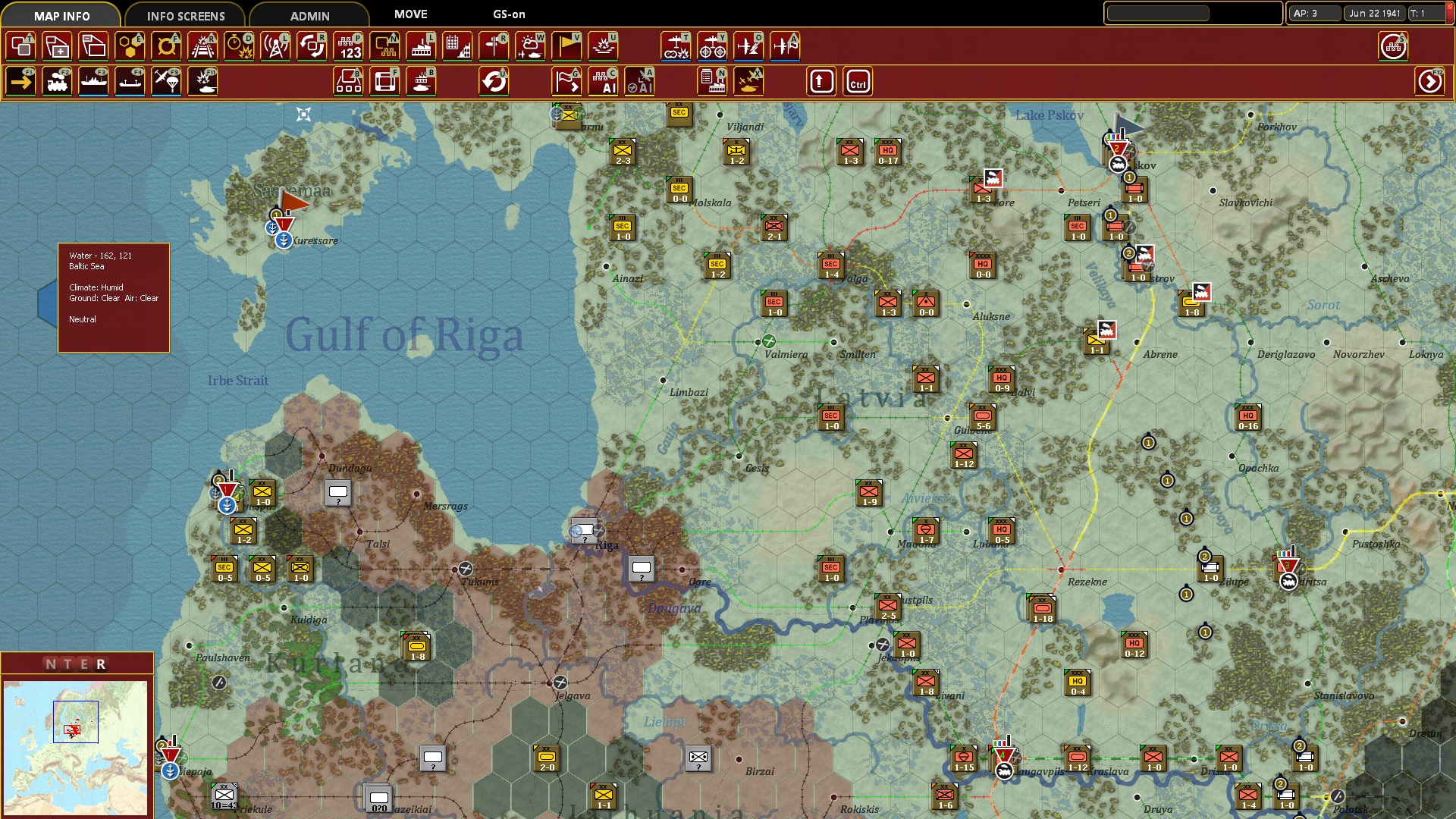Undo the last move (circular arrow icon)
Screen dimensions: 1456x819
click(495, 81)
